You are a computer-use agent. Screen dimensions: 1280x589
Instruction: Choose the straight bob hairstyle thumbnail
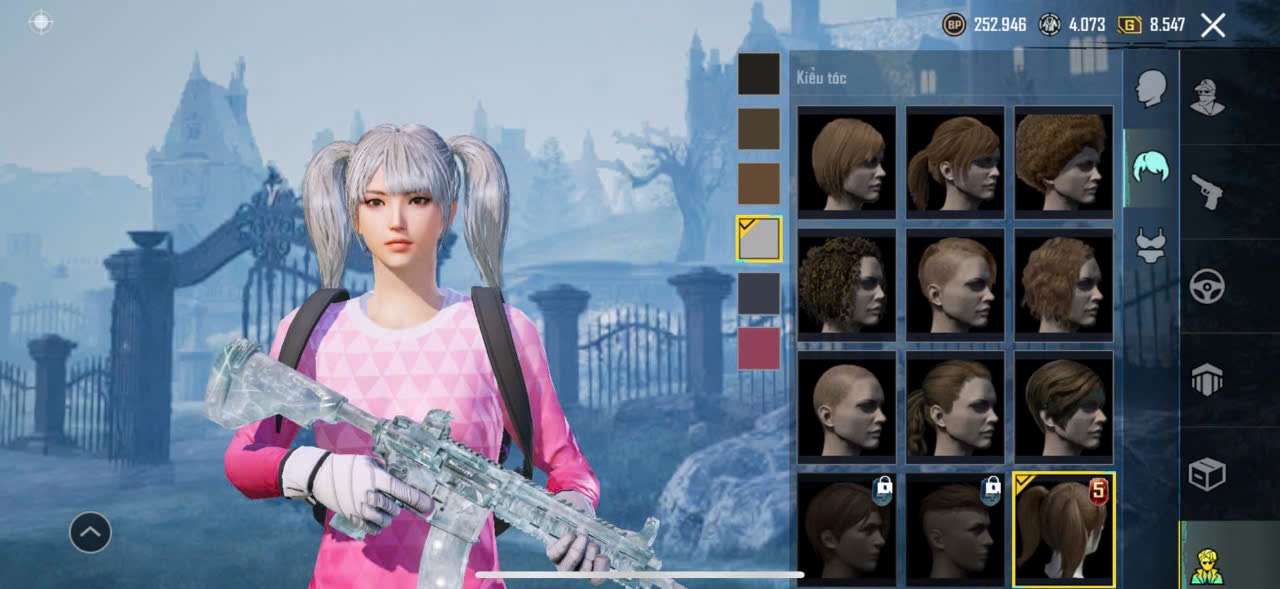[846, 162]
